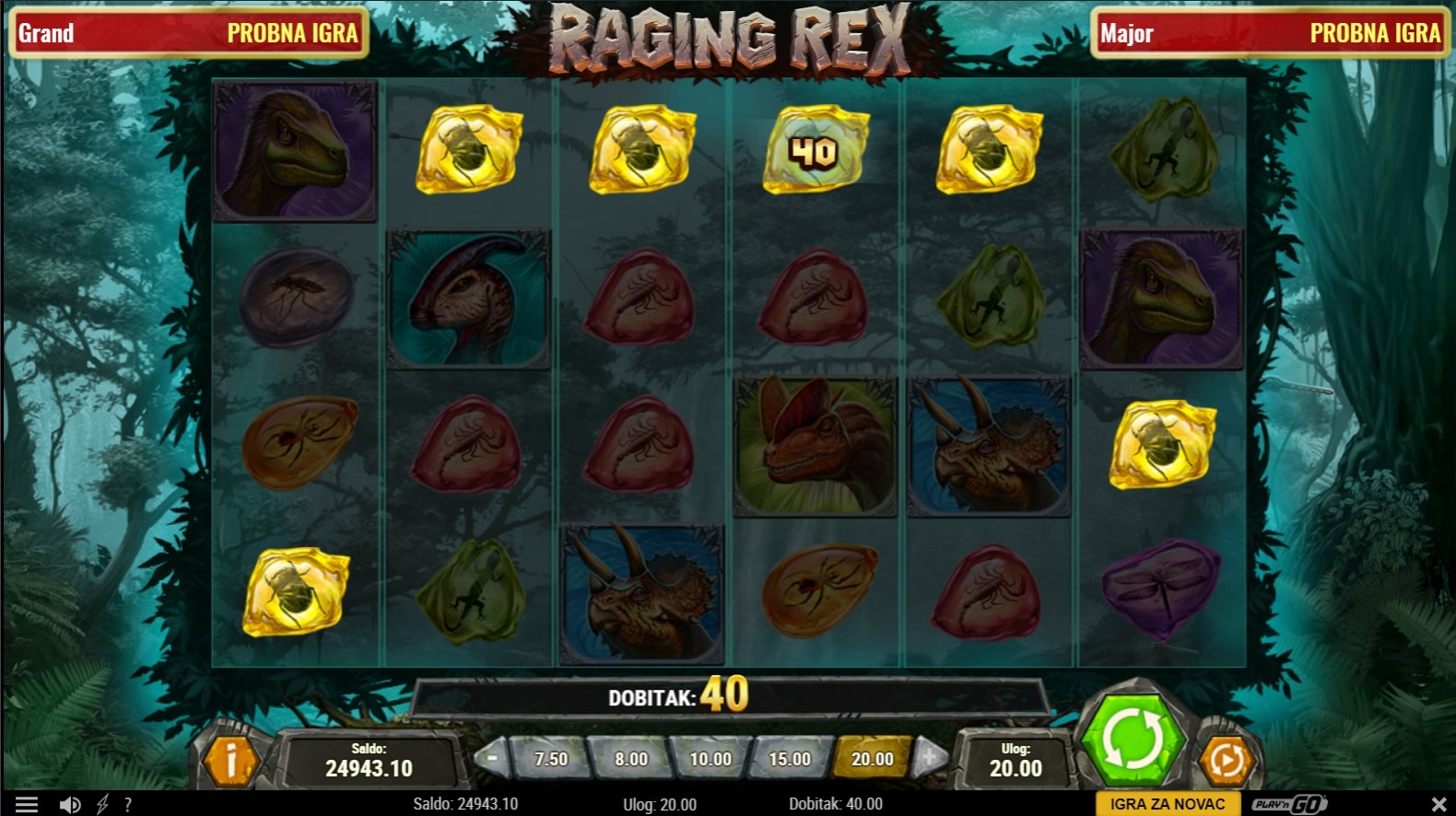Pick the 15.00 bet amount
This screenshot has width=1456, height=816.
click(x=790, y=759)
